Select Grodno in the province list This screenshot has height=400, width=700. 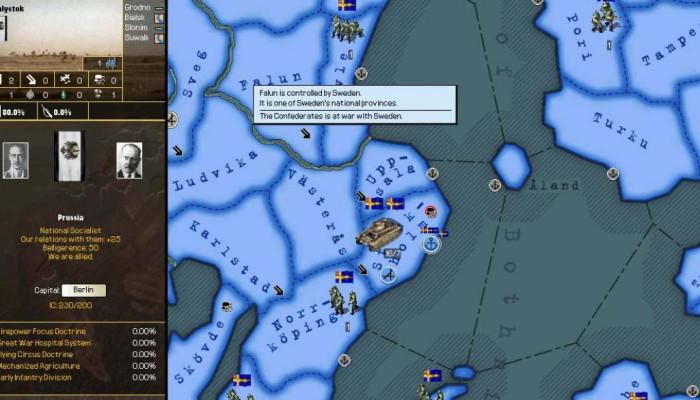click(x=137, y=5)
